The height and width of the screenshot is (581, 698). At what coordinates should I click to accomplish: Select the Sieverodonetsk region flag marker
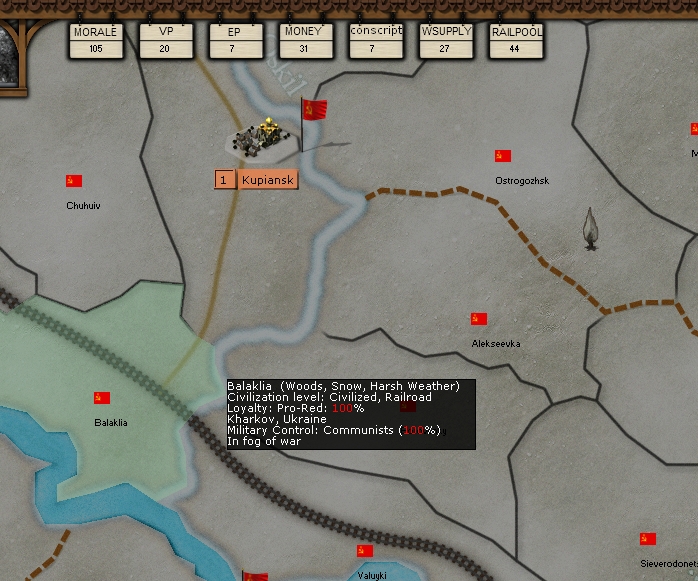648,539
